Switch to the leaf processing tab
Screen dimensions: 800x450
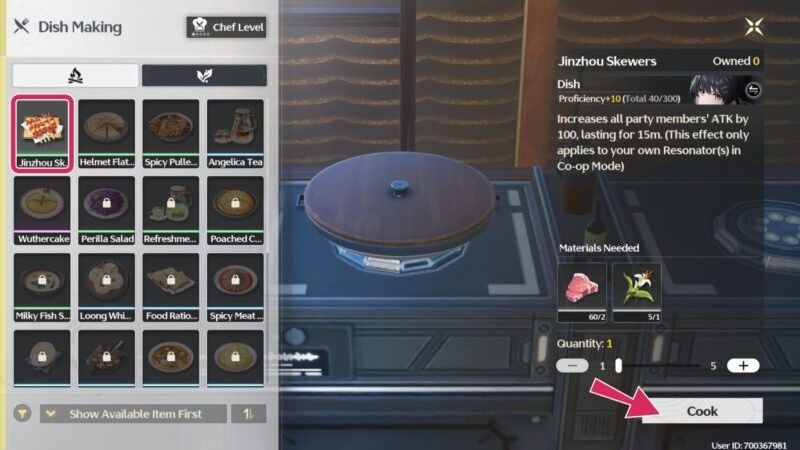click(204, 75)
